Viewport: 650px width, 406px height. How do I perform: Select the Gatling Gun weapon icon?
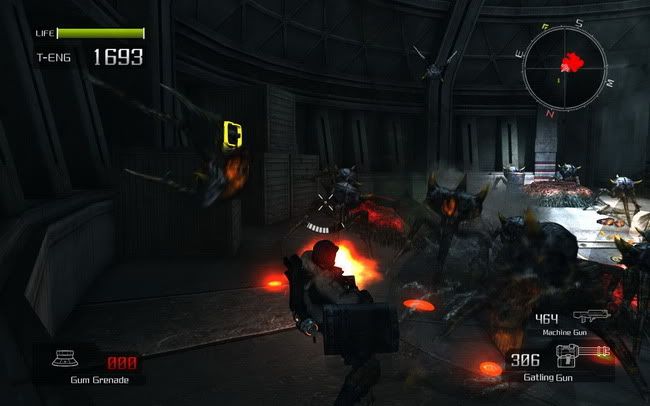pyautogui.click(x=590, y=358)
